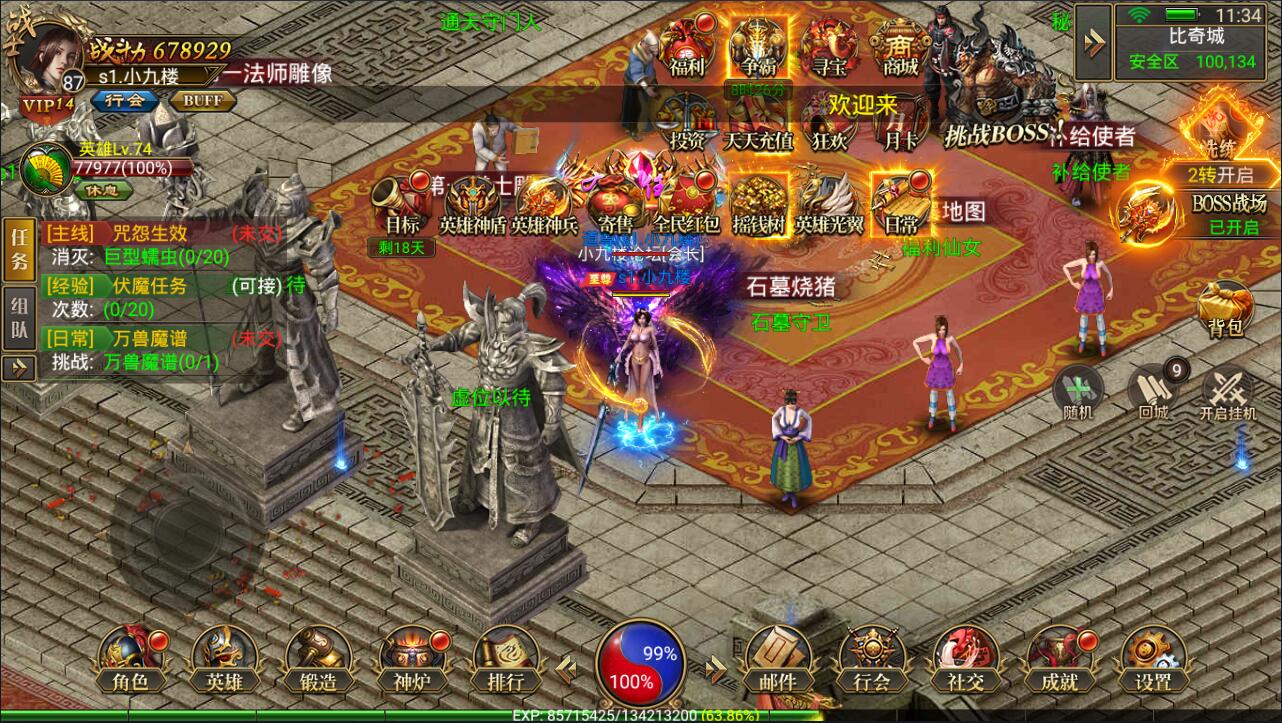Open the 设置 settings menu
The image size is (1282, 723).
pos(1153,658)
